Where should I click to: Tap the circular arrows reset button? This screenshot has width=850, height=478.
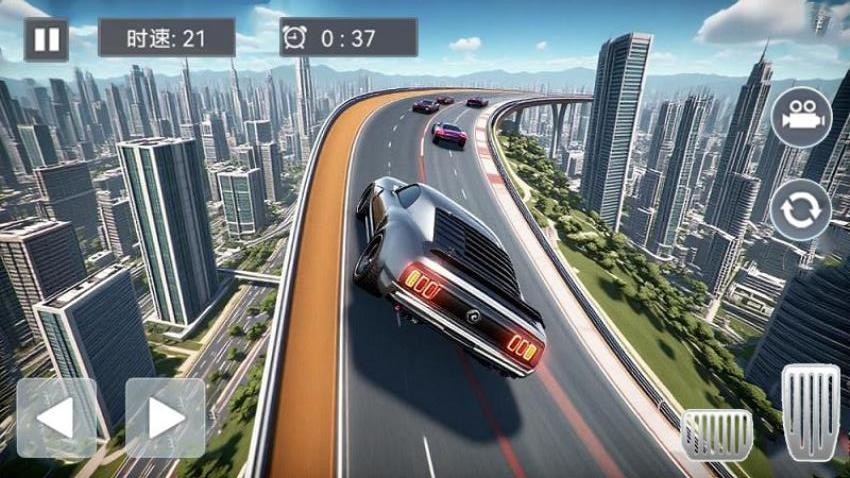[801, 209]
